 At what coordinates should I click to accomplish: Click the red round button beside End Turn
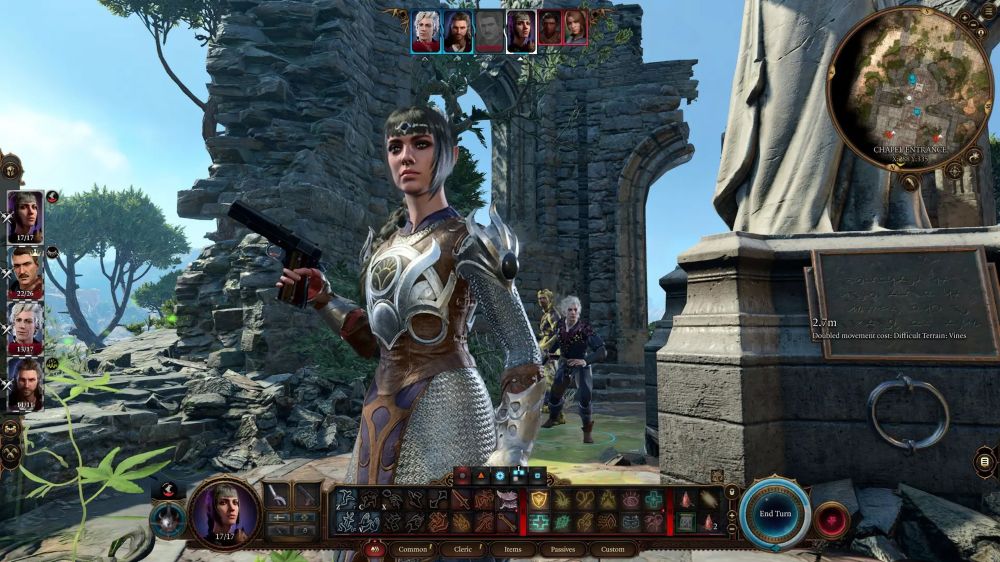[831, 520]
